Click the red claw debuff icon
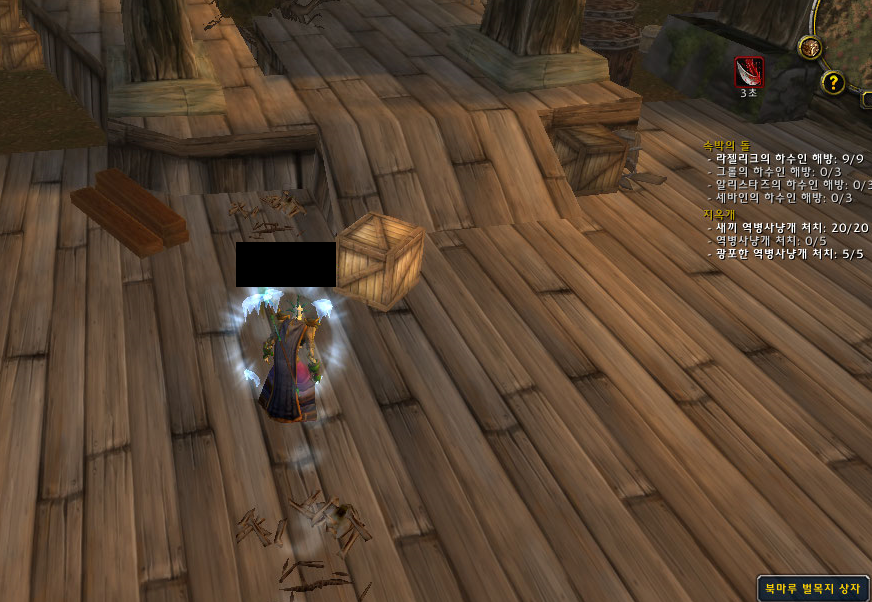Image resolution: width=872 pixels, height=602 pixels. pos(749,71)
